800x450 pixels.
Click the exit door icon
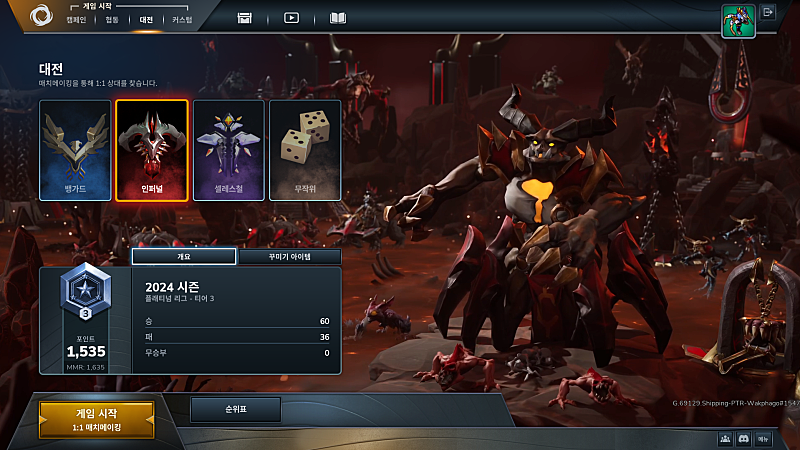769,13
